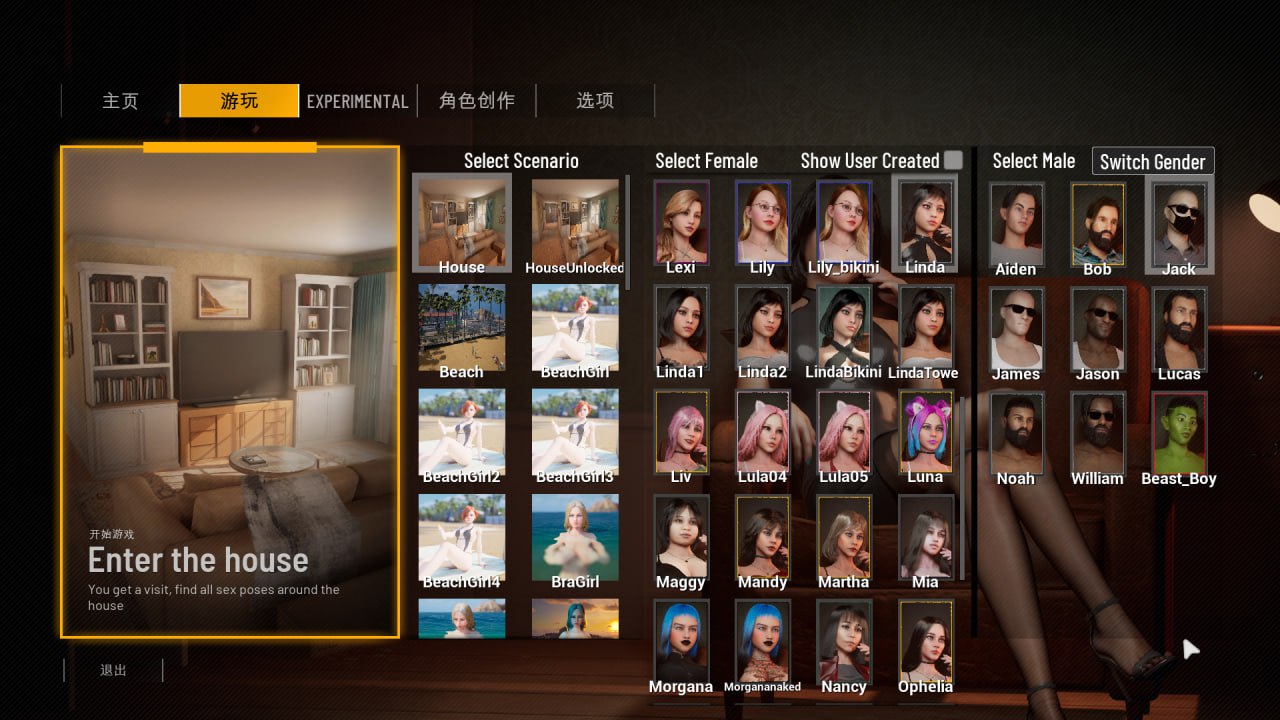This screenshot has height=720, width=1280.
Task: Switch to the 主页 home tab
Action: point(120,101)
